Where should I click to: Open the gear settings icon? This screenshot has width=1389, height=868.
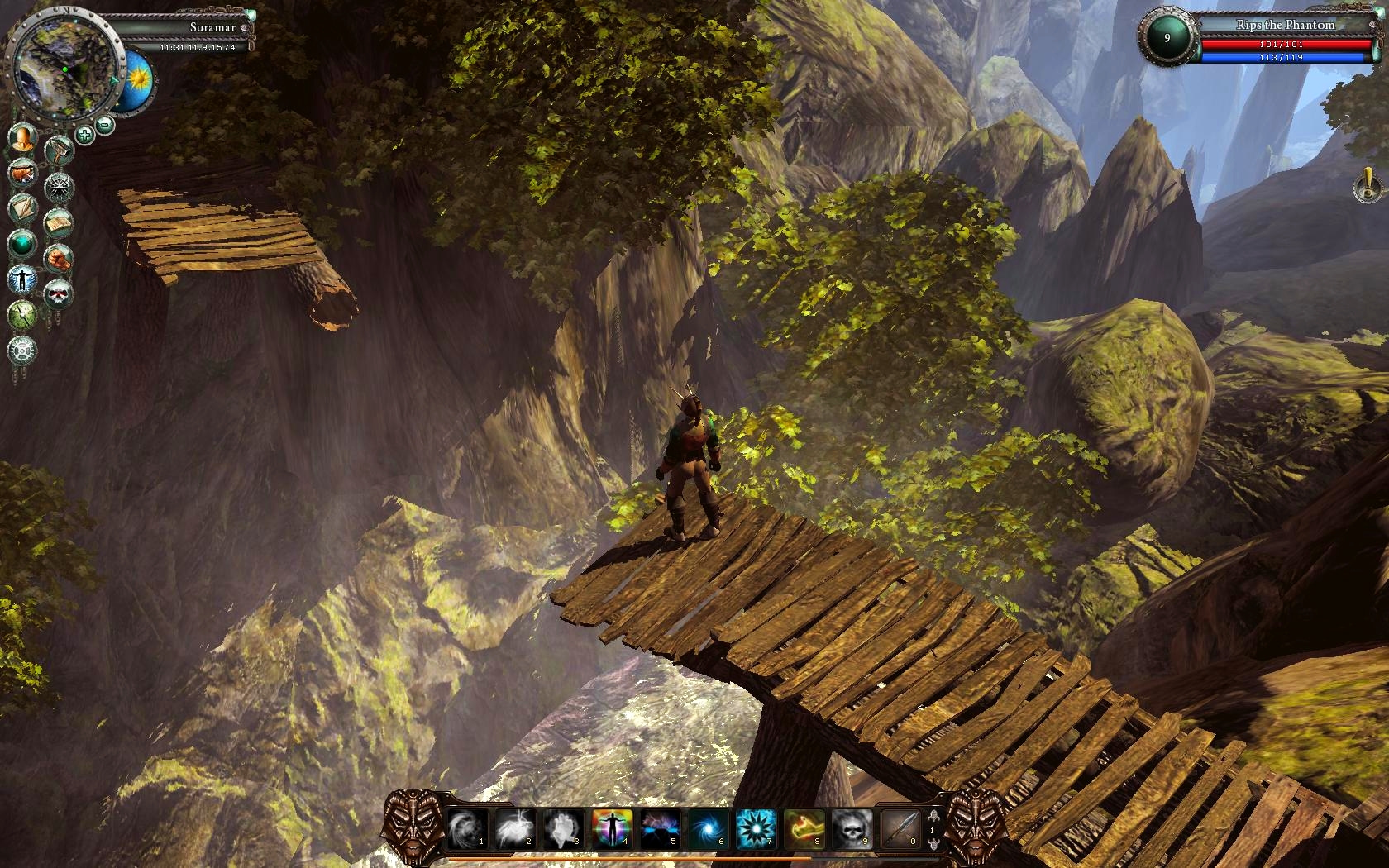click(x=22, y=350)
